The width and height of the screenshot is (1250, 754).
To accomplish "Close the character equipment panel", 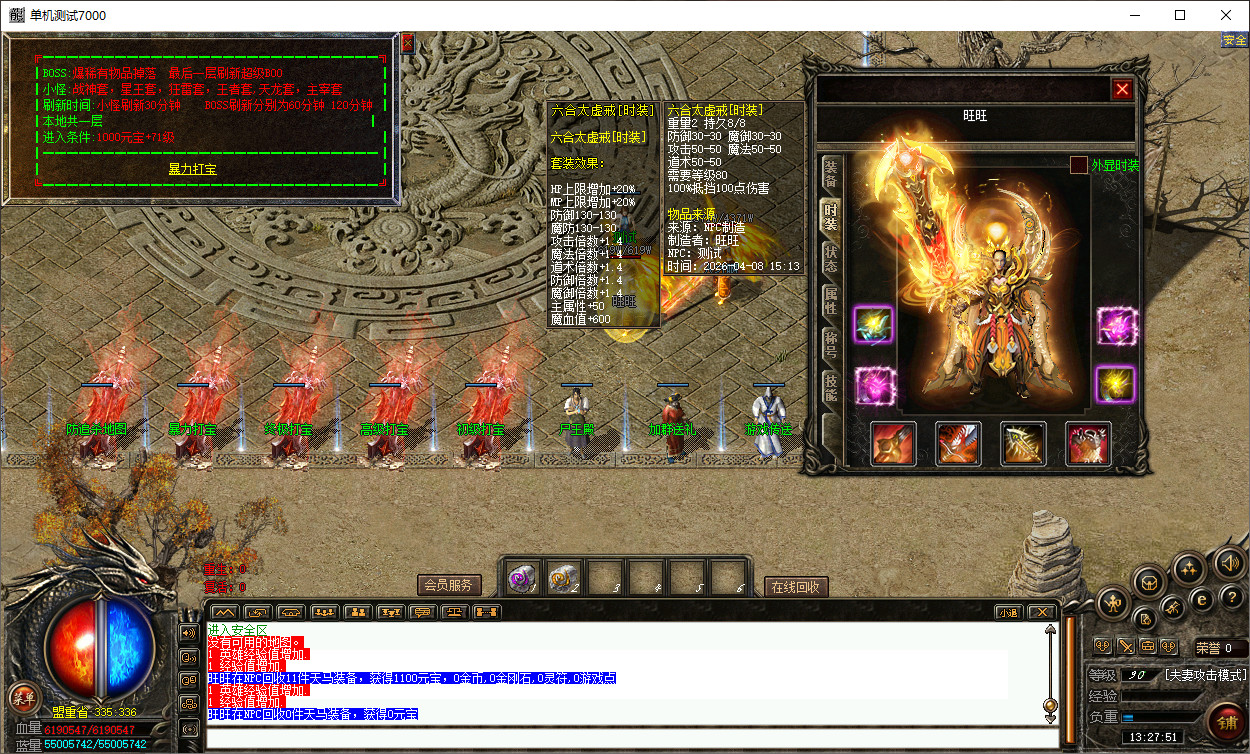I will (1122, 89).
